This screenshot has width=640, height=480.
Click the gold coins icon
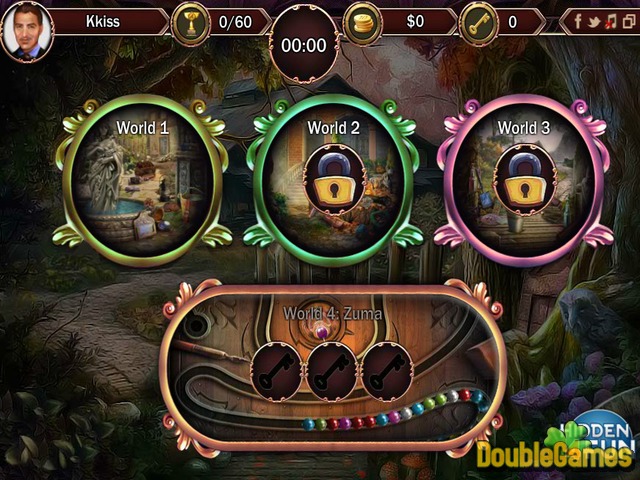pyautogui.click(x=362, y=21)
